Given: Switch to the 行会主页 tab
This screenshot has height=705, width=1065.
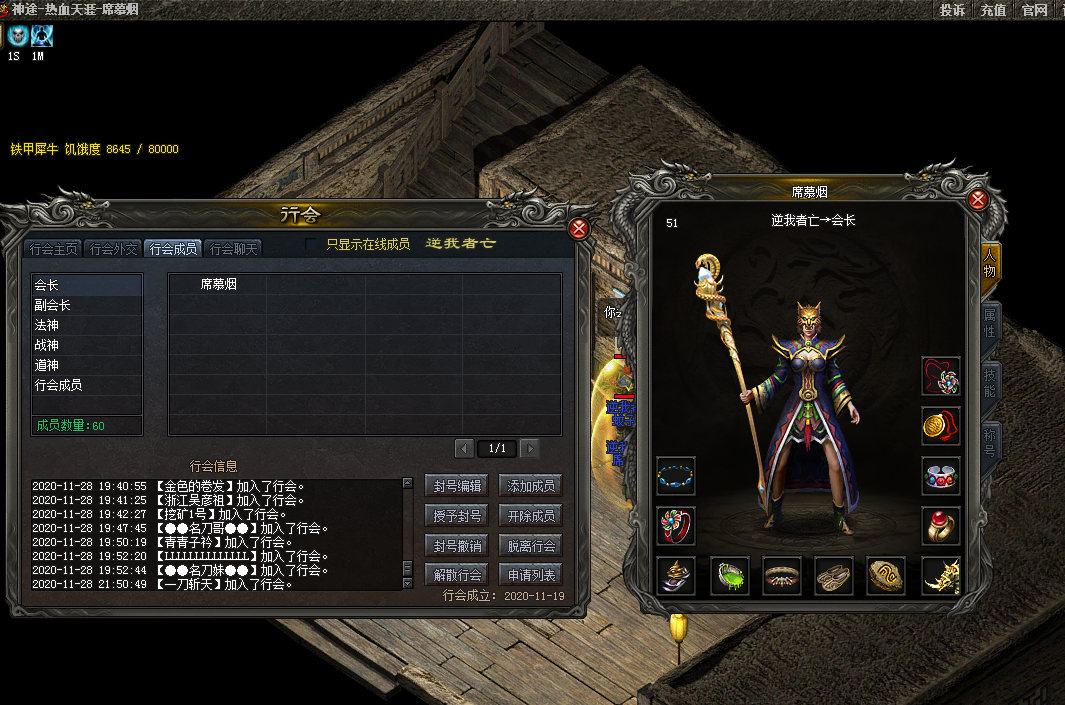Looking at the screenshot, I should (x=53, y=249).
